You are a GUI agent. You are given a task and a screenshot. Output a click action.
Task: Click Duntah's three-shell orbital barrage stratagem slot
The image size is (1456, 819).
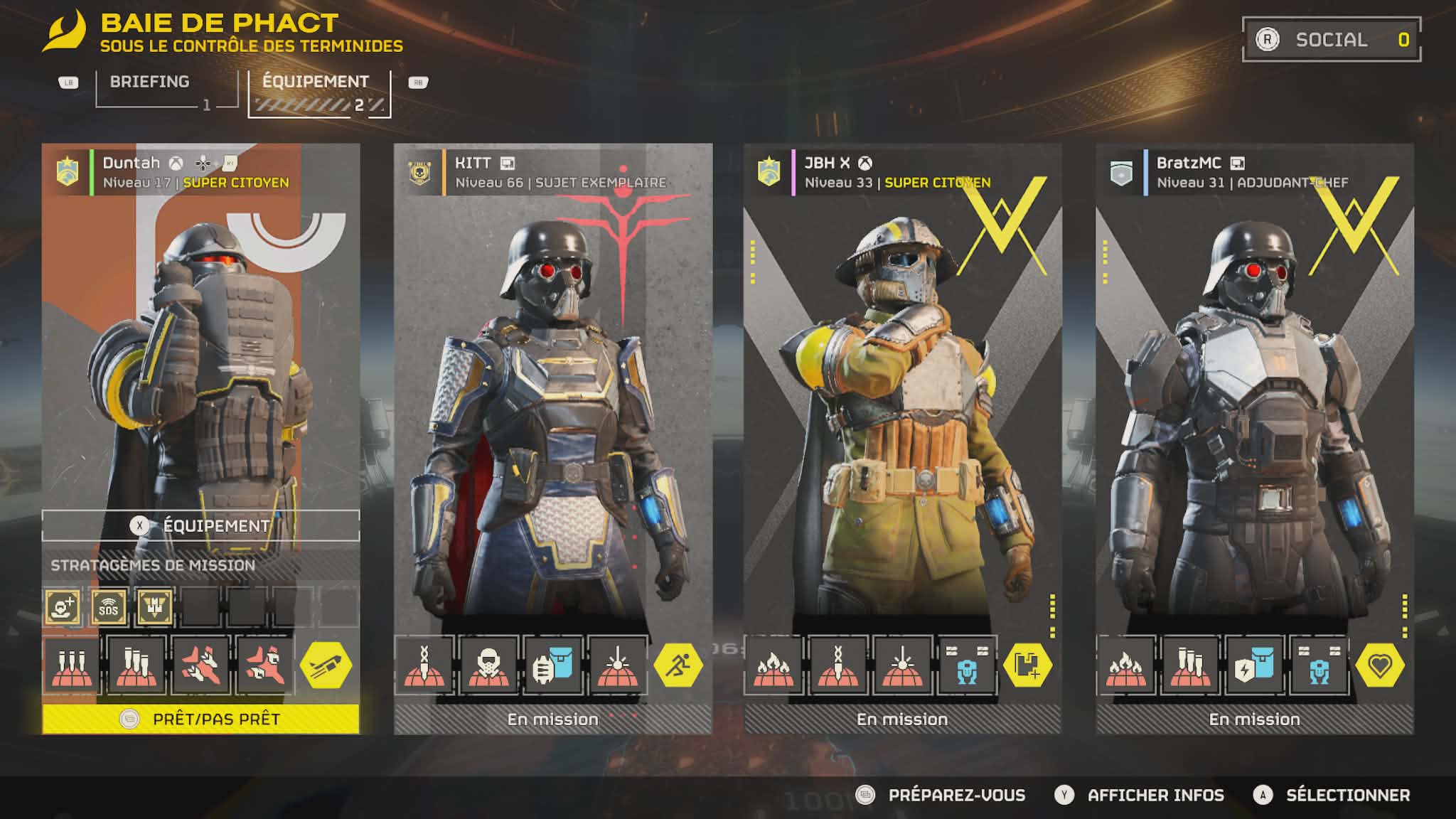click(72, 665)
